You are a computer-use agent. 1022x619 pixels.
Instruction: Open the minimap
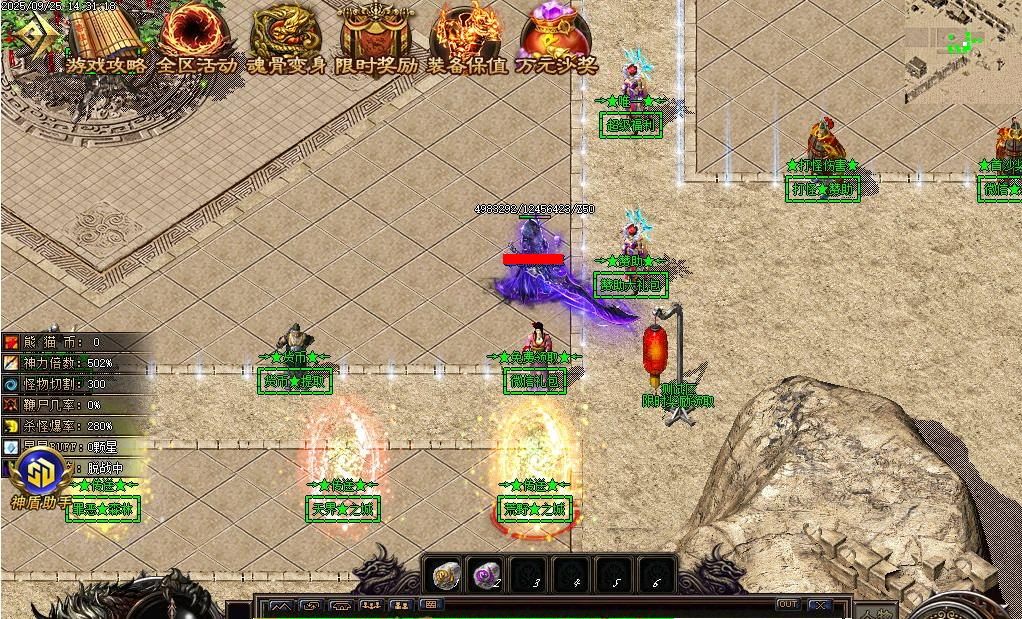[x=962, y=48]
